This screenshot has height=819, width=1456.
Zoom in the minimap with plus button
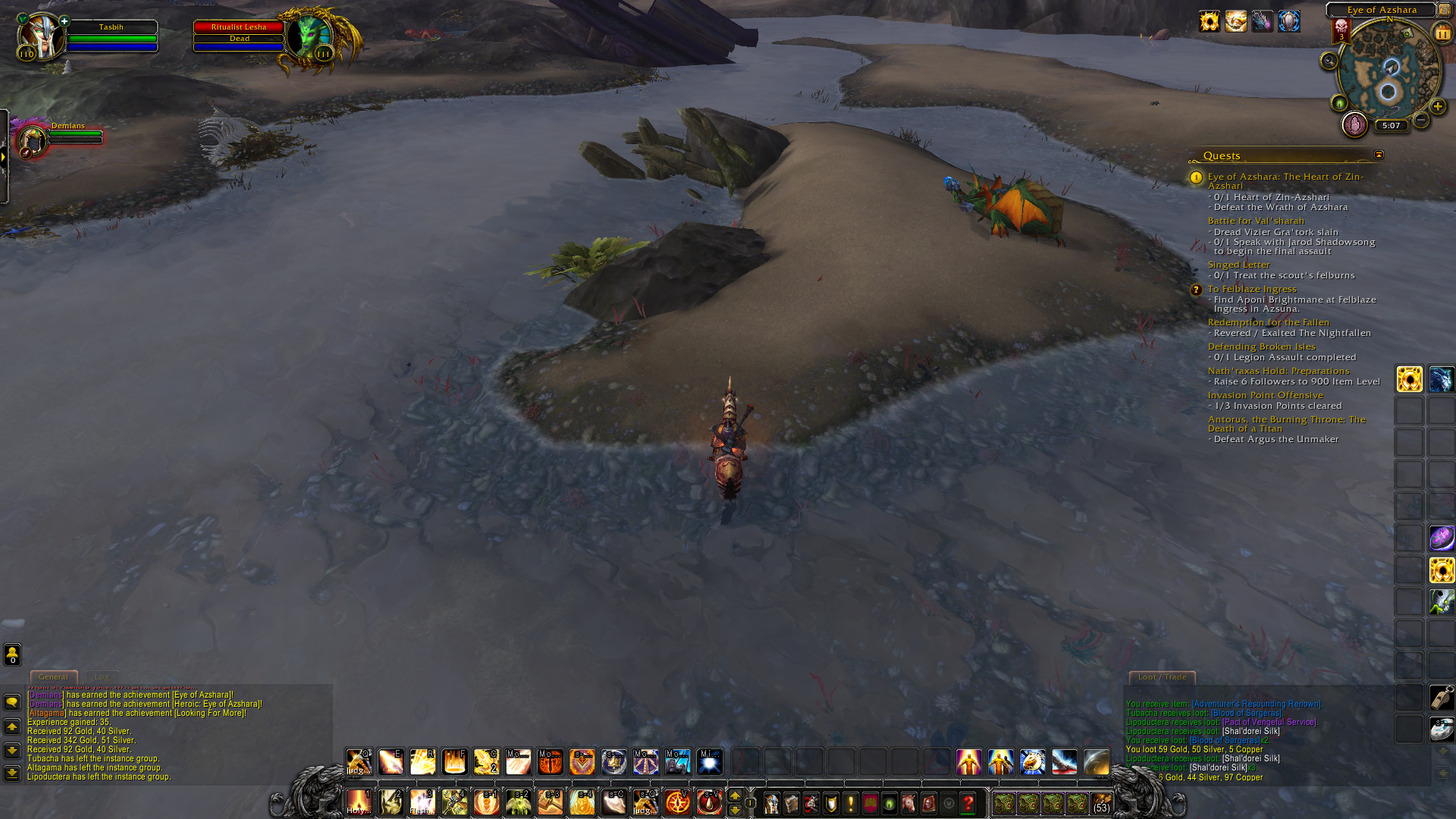(x=1437, y=107)
